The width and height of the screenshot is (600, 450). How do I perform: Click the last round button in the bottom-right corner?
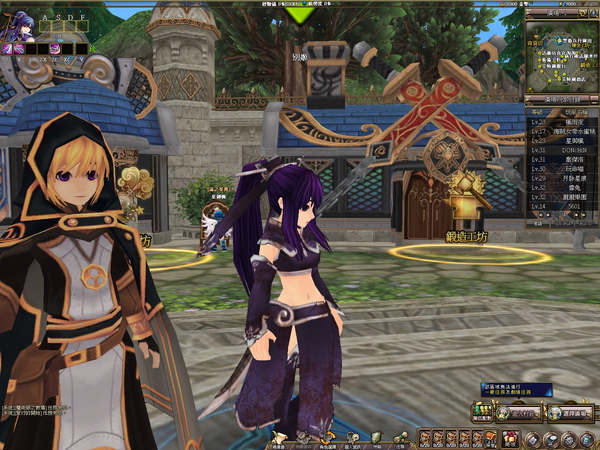tap(588, 439)
